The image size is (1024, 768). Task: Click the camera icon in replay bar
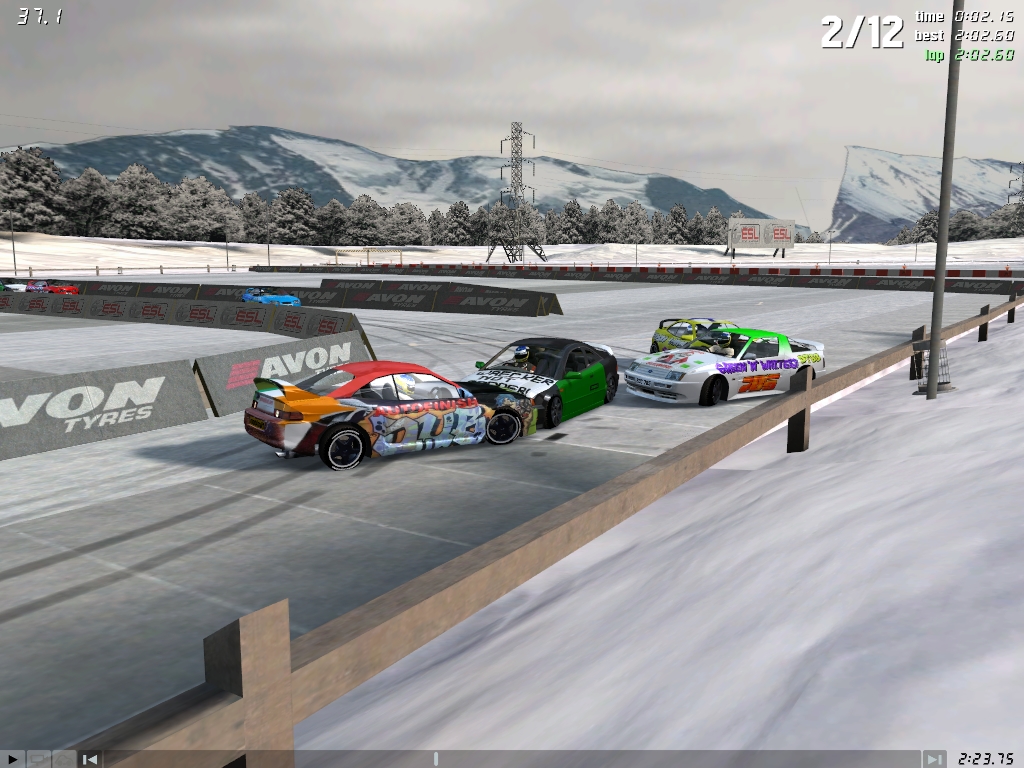tap(38, 759)
